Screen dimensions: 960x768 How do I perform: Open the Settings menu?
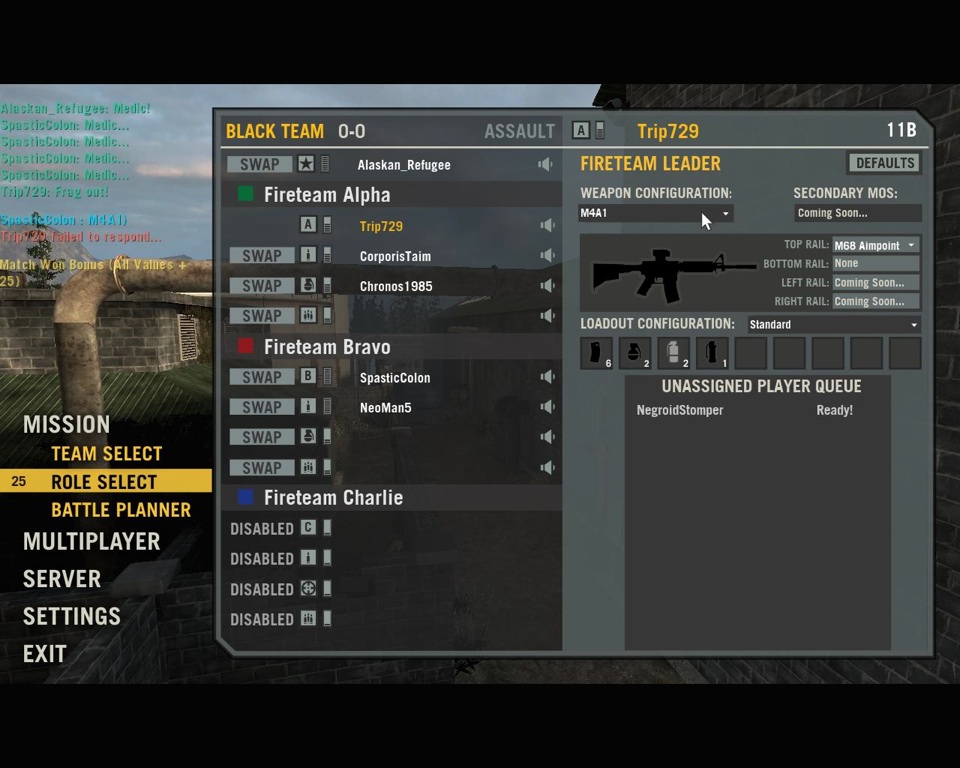click(71, 616)
